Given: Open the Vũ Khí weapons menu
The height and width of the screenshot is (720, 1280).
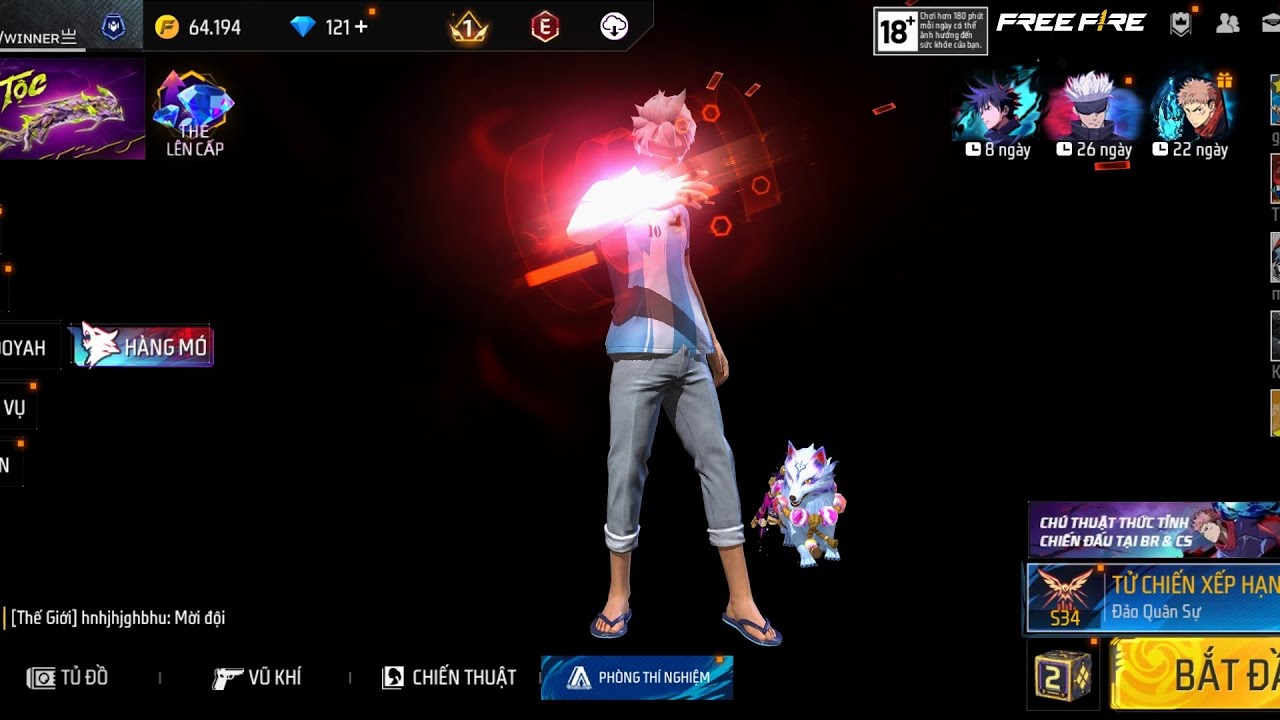Looking at the screenshot, I should (x=257, y=677).
